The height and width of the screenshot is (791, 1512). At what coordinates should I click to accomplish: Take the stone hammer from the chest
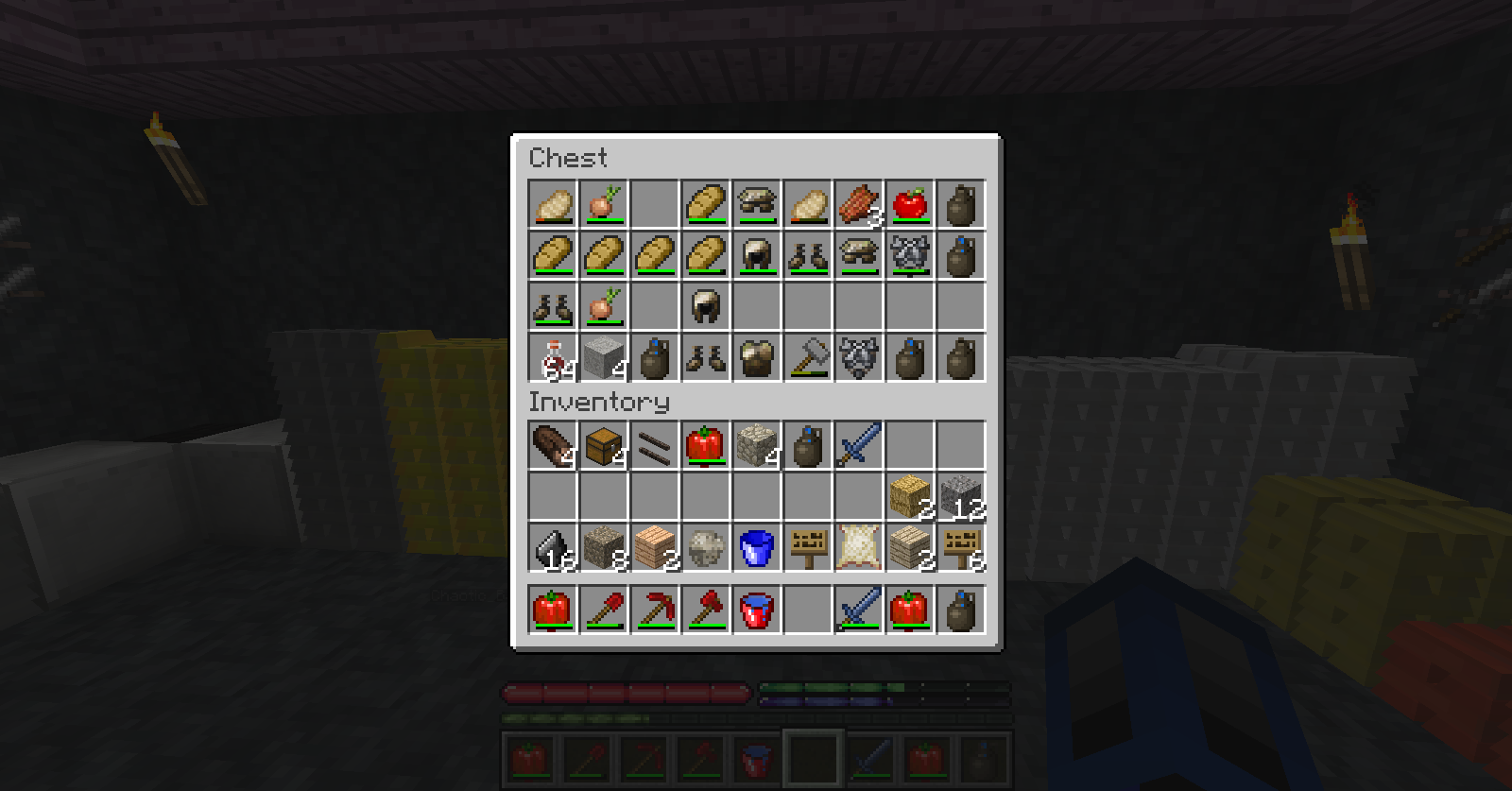807,357
